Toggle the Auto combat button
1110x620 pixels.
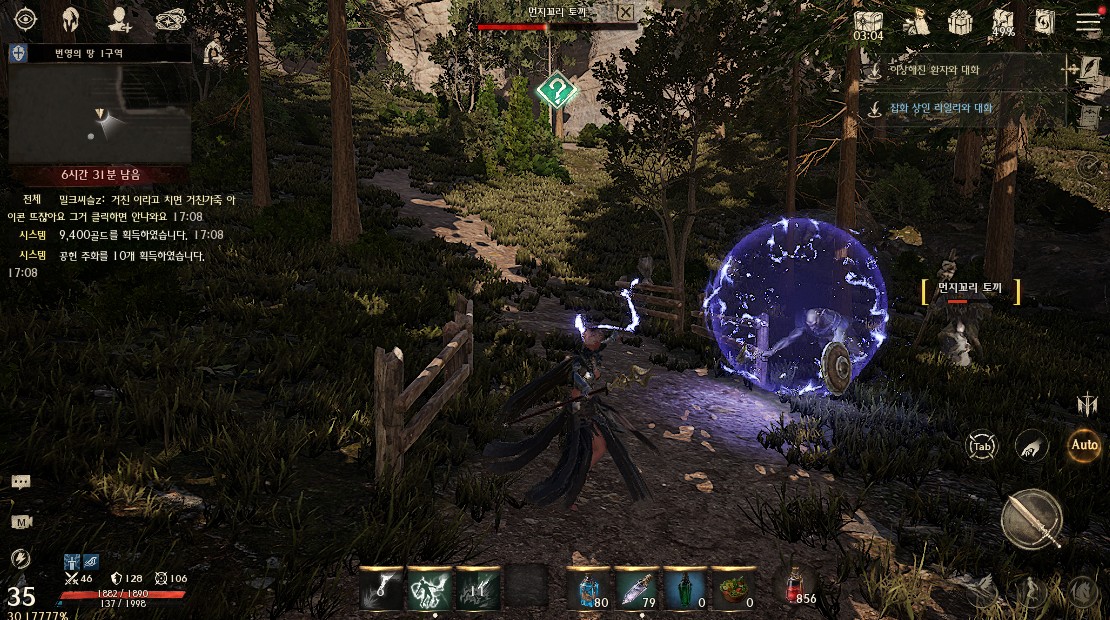(1083, 445)
